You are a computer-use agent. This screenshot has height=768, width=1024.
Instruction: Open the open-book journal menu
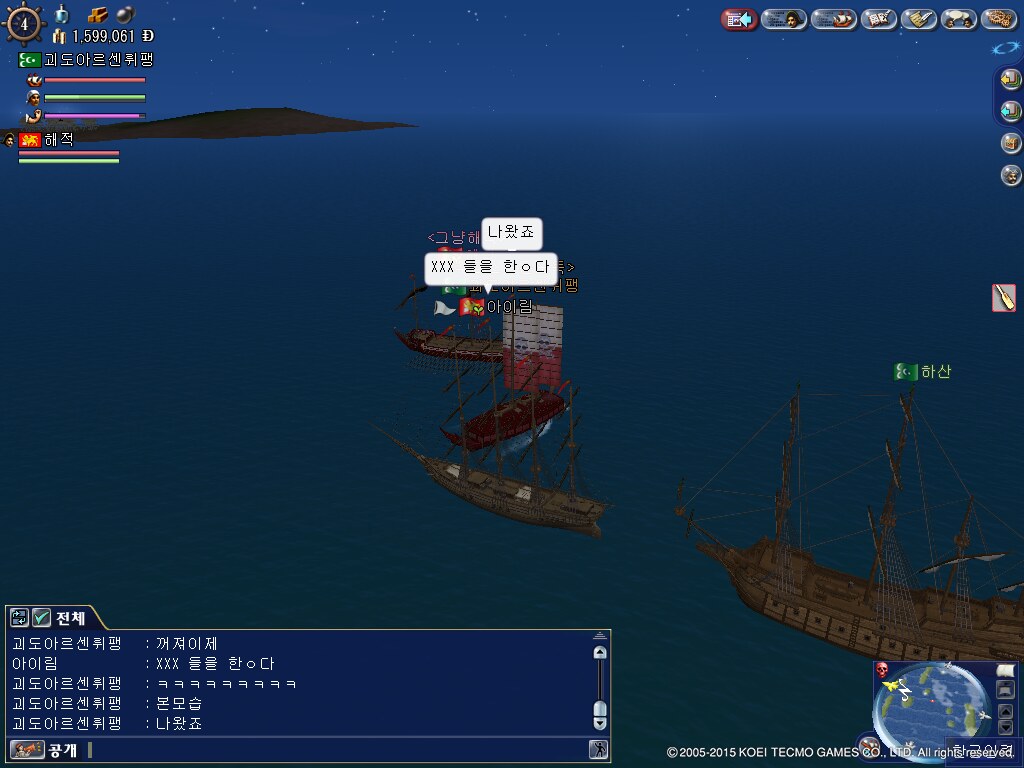point(878,19)
